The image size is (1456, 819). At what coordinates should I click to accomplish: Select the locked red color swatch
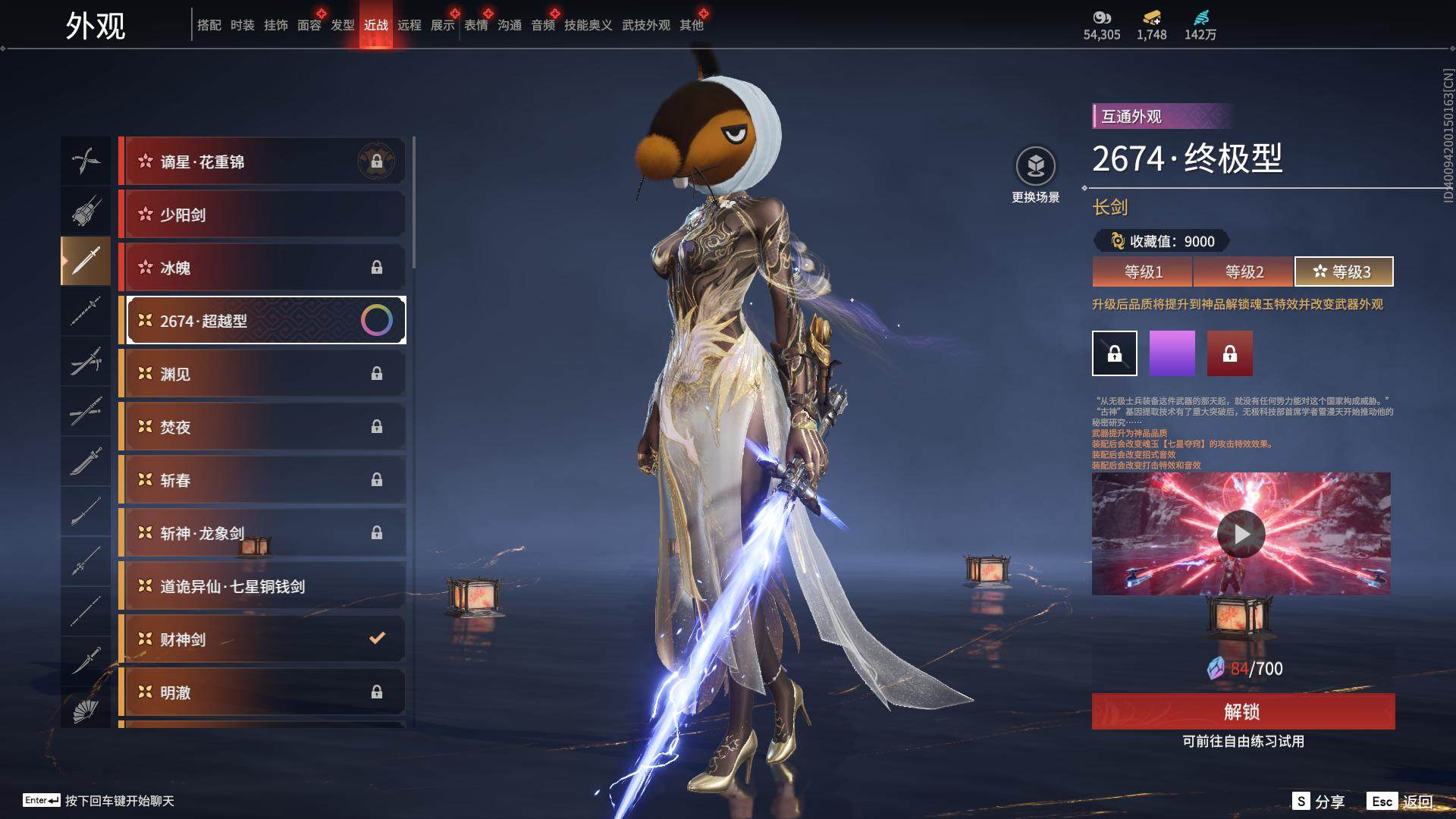click(1230, 353)
